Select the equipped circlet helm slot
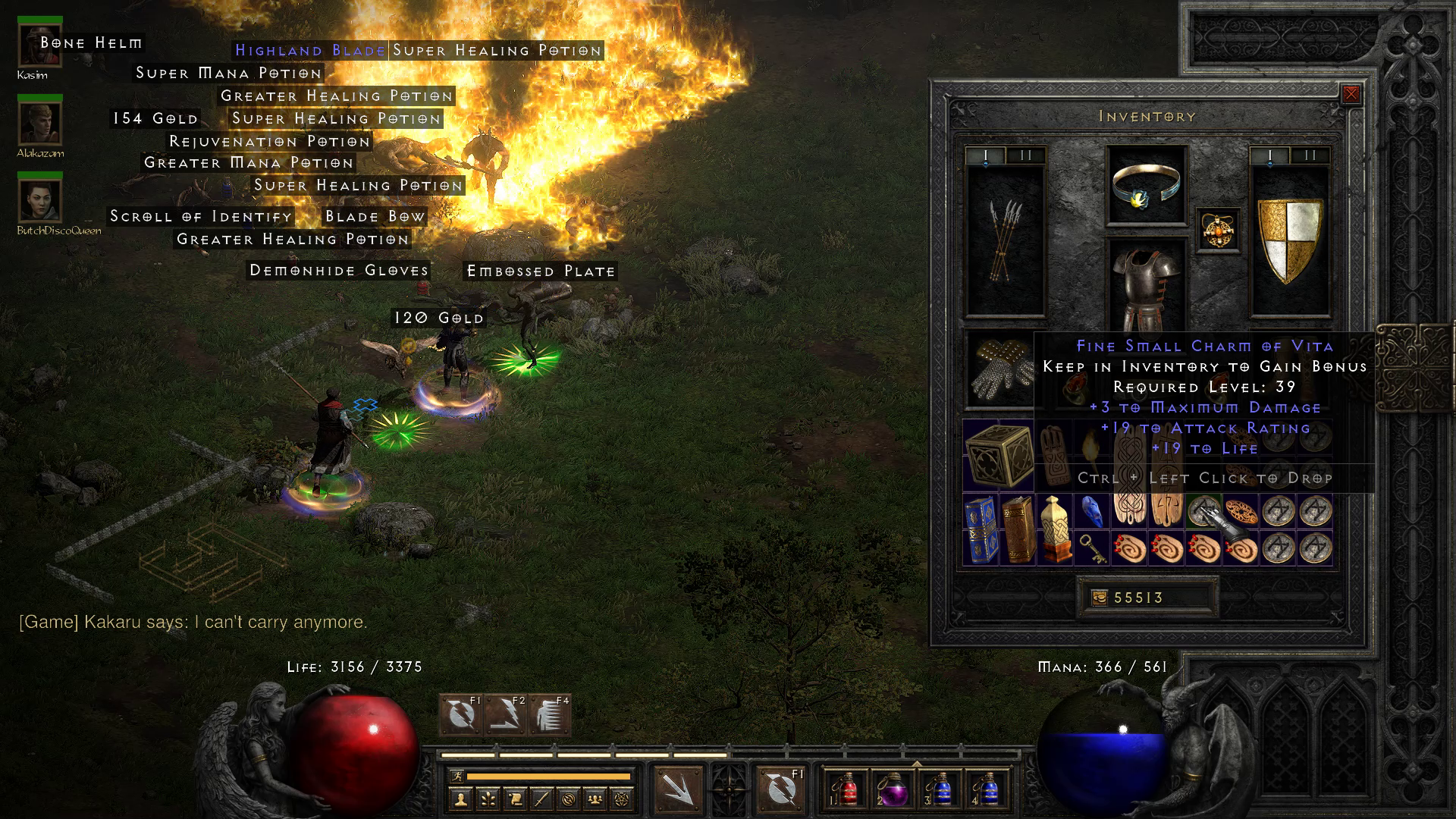 click(x=1147, y=186)
